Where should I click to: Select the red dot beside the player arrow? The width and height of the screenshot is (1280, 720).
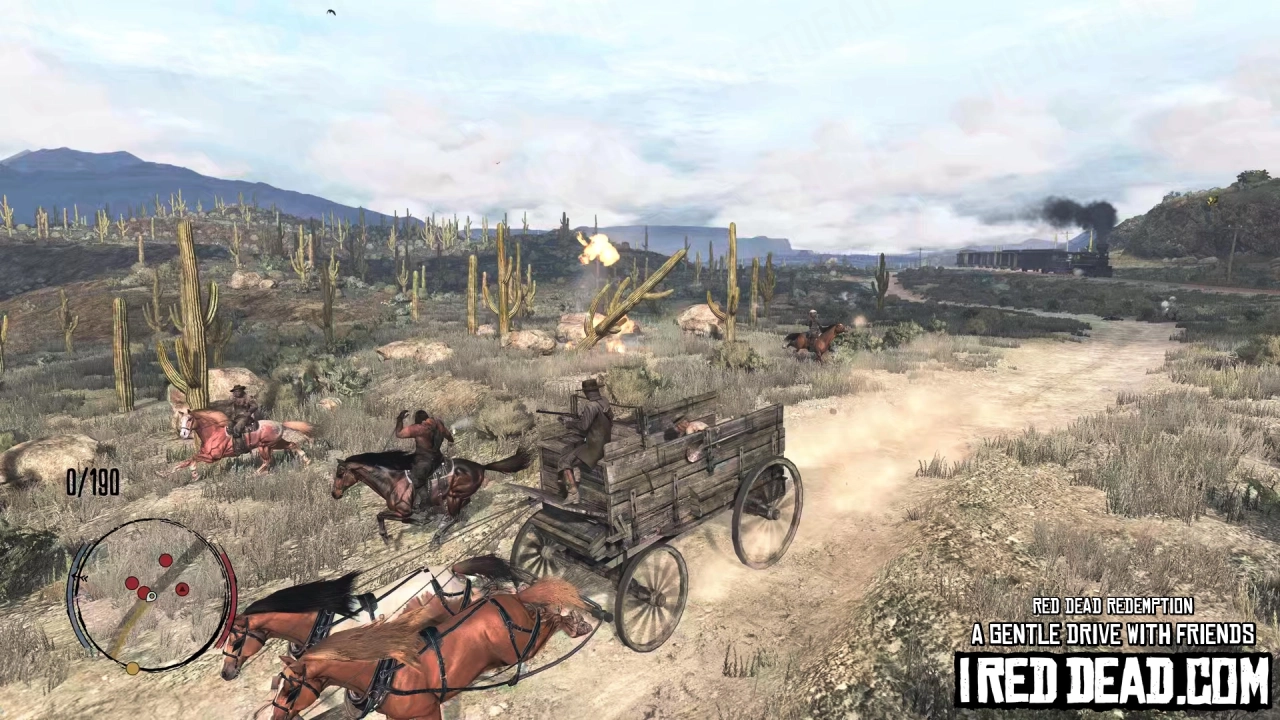point(143,592)
